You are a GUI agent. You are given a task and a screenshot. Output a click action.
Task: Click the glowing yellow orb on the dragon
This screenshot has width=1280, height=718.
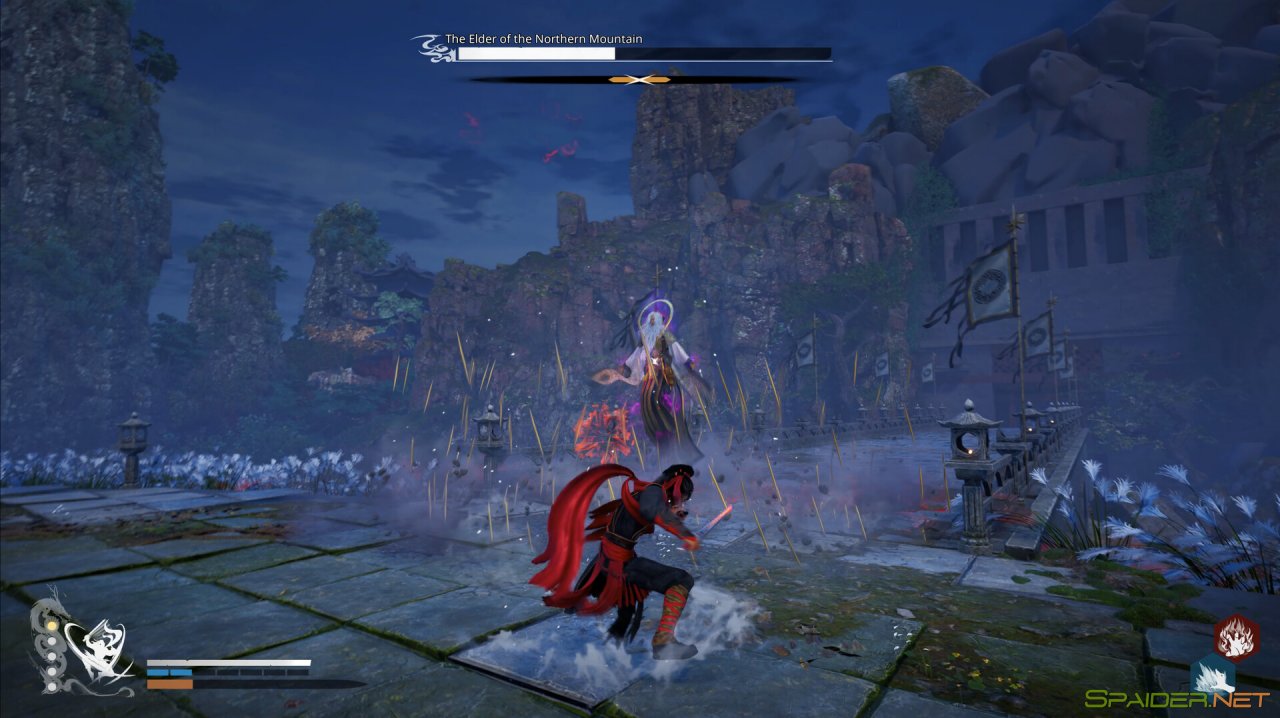[51, 625]
